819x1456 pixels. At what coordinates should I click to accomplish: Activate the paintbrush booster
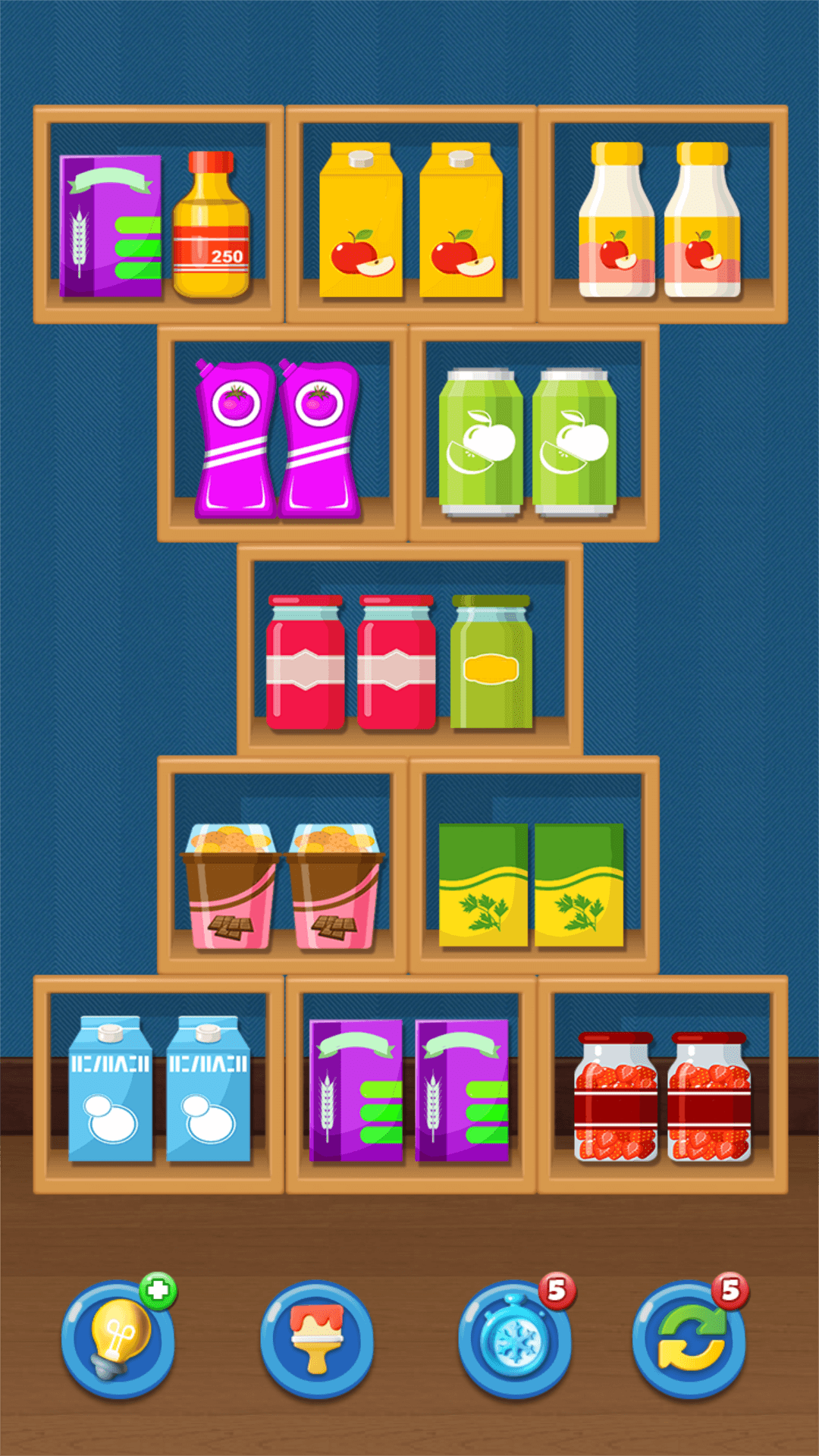coord(316,1339)
